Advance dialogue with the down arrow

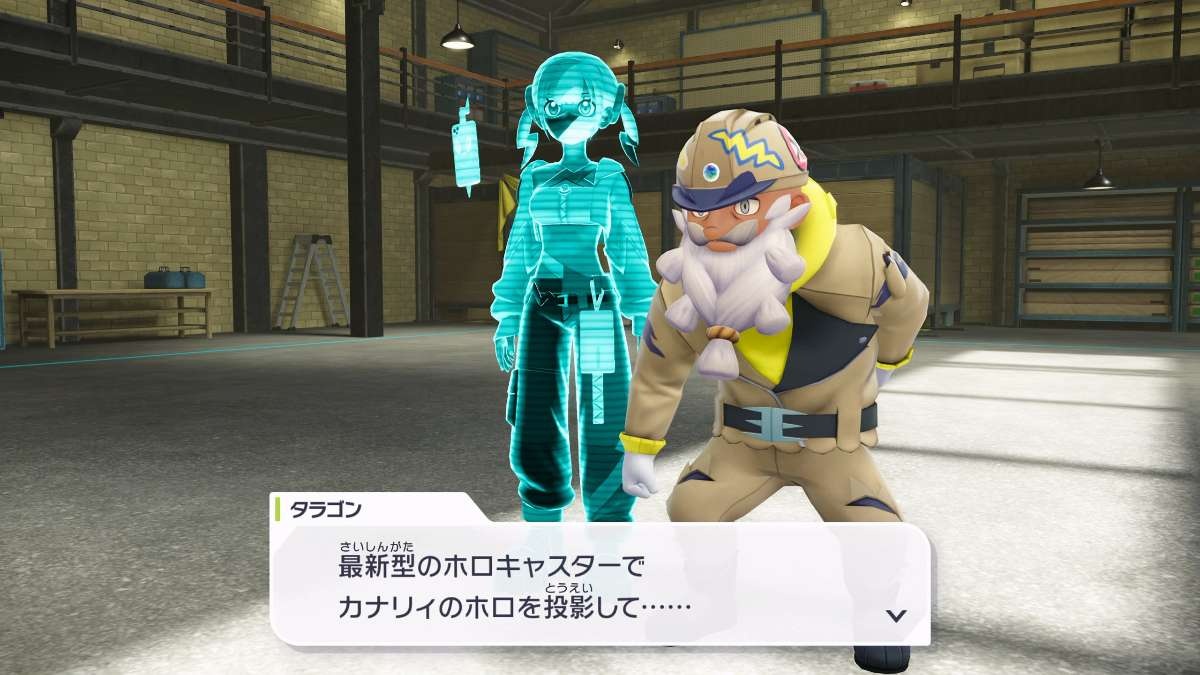(896, 615)
